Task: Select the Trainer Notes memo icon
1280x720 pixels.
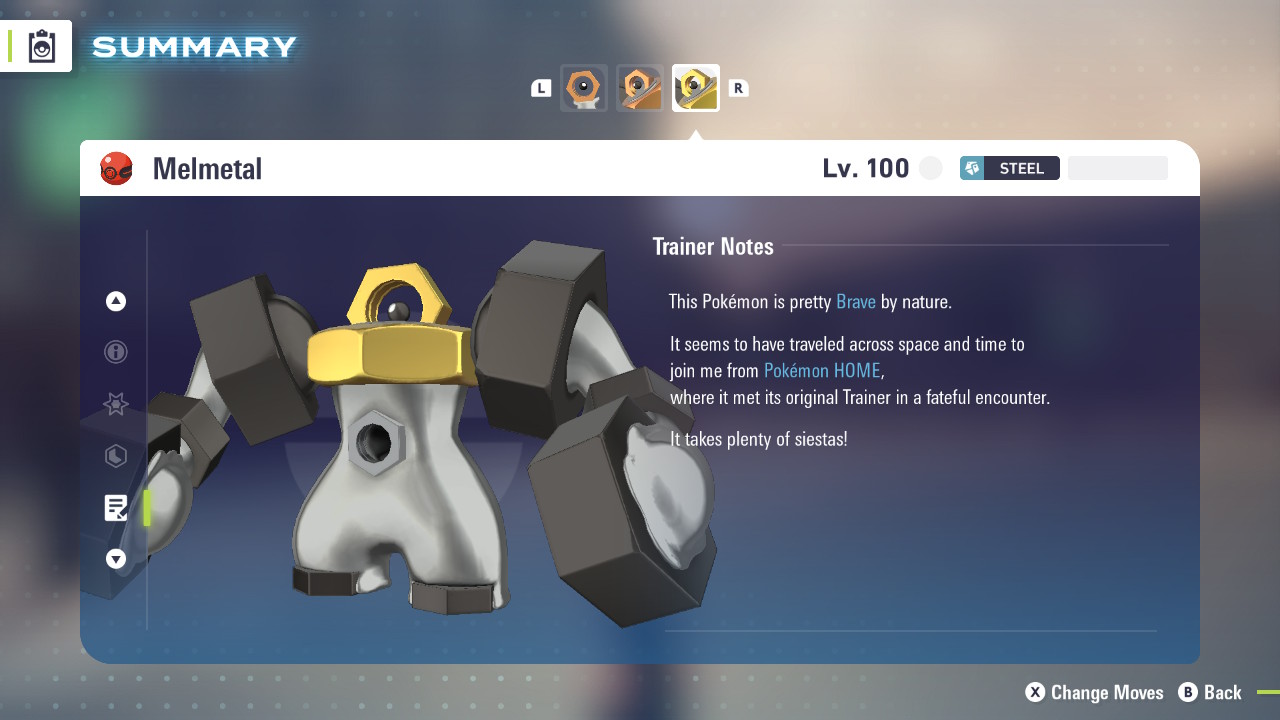Action: pos(115,507)
